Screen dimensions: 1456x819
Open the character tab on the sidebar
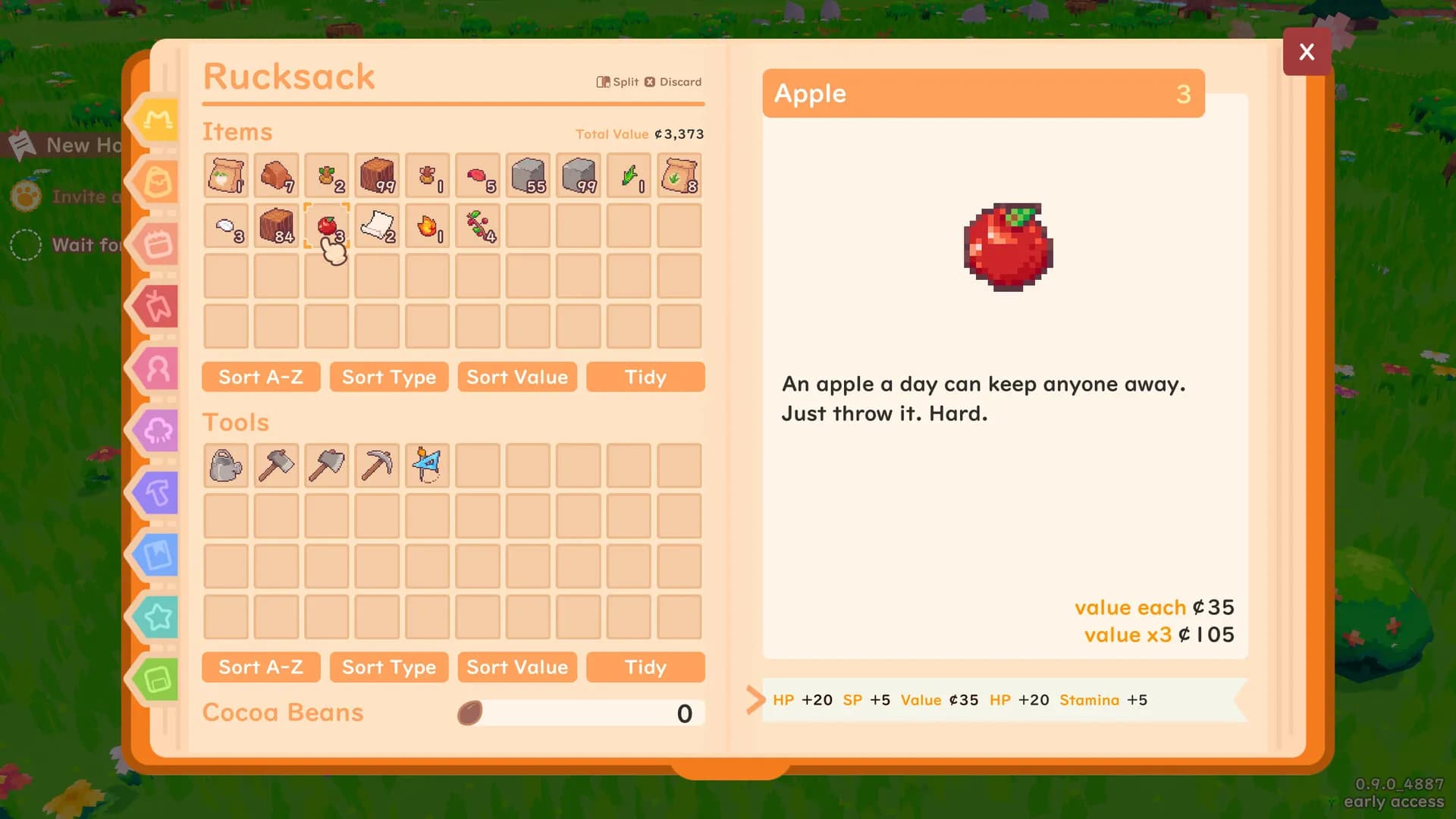pyautogui.click(x=154, y=369)
